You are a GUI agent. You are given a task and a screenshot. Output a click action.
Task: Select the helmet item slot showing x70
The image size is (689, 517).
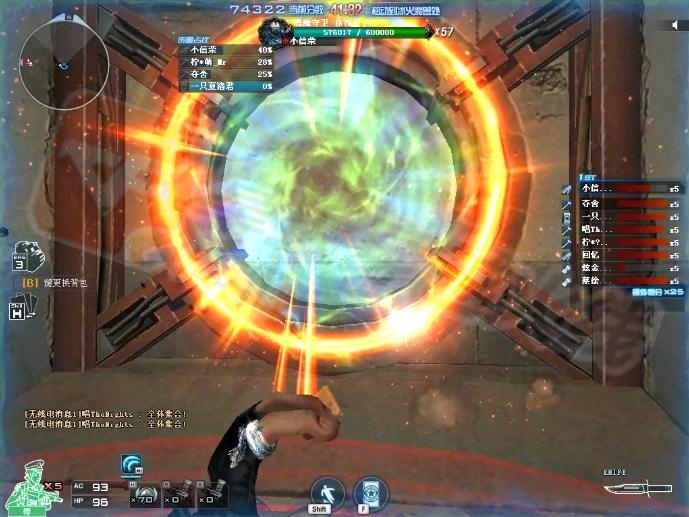click(147, 494)
